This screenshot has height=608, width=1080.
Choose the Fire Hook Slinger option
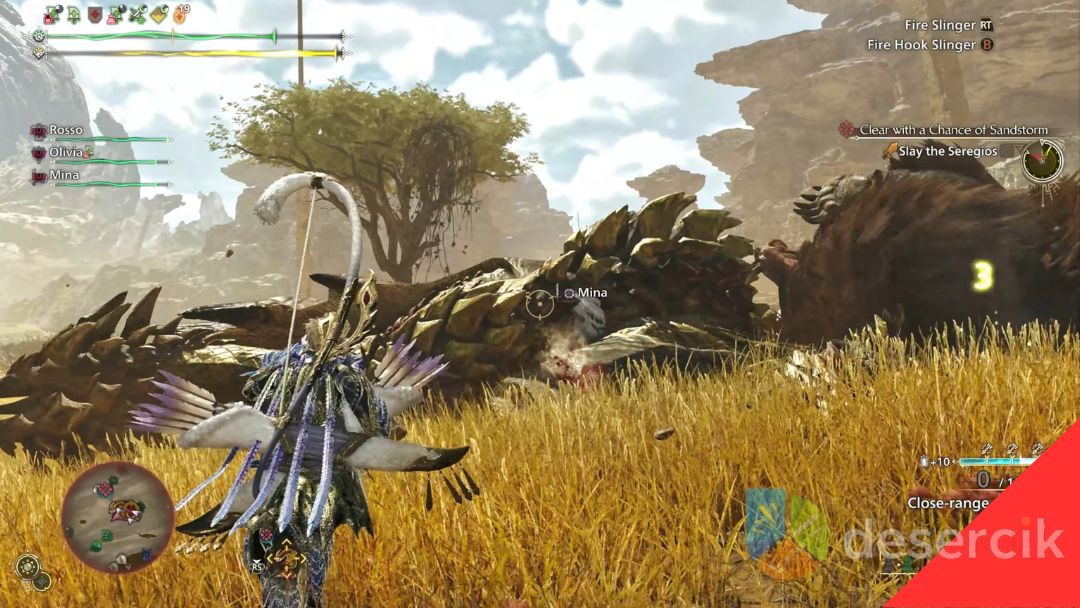[921, 45]
